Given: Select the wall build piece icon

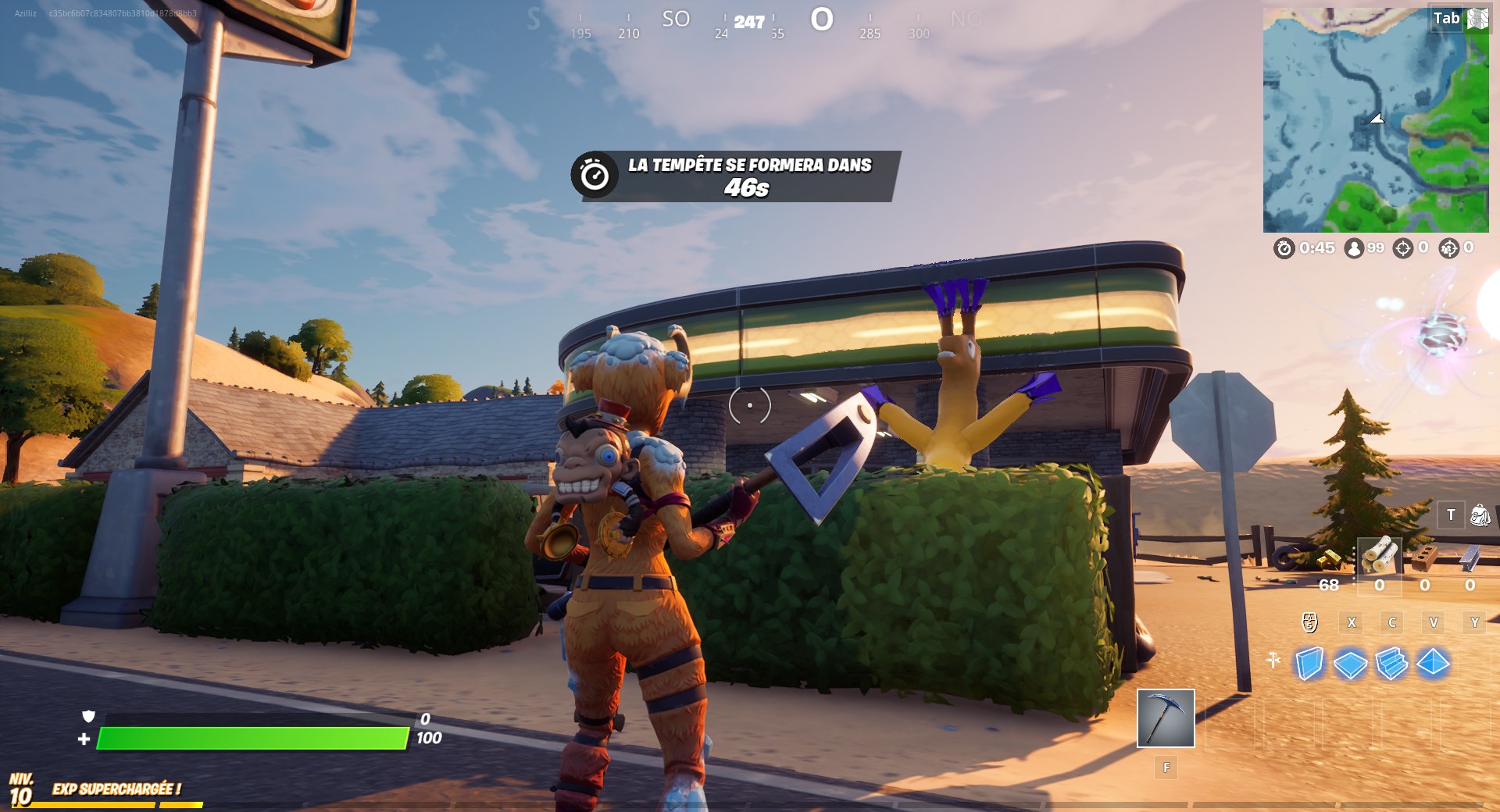Looking at the screenshot, I should (1310, 664).
